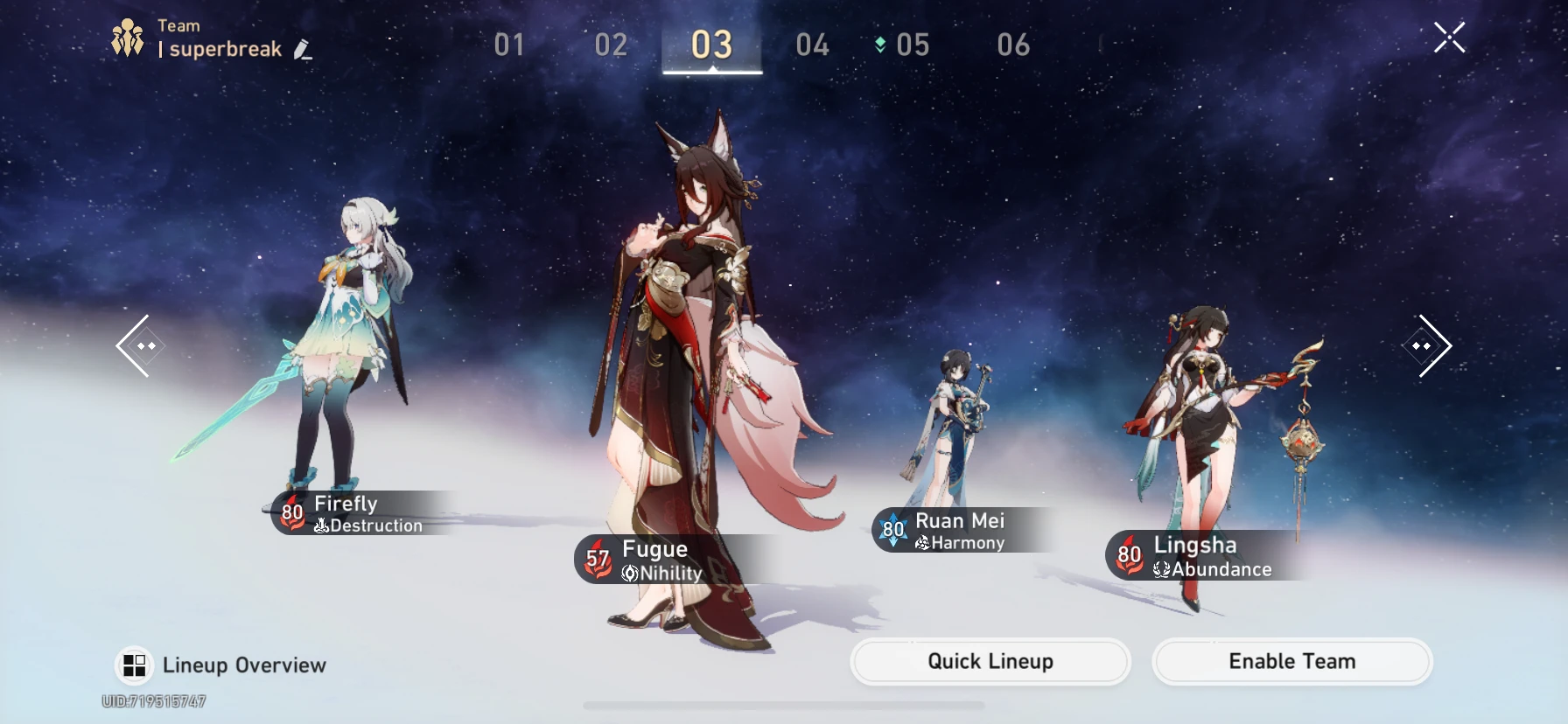This screenshot has height=724, width=1568.
Task: Click Fugue's level 57 flame badge
Action: pos(598,558)
